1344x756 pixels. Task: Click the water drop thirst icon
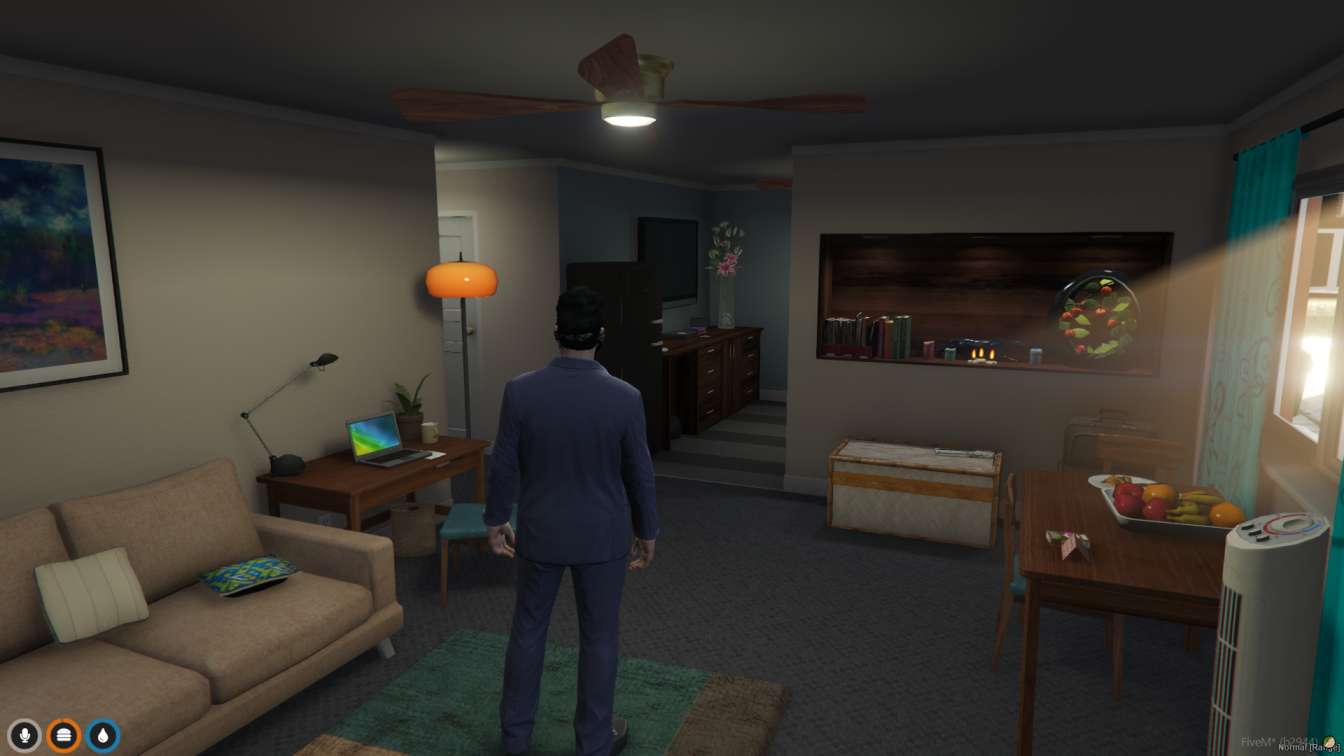pos(103,736)
